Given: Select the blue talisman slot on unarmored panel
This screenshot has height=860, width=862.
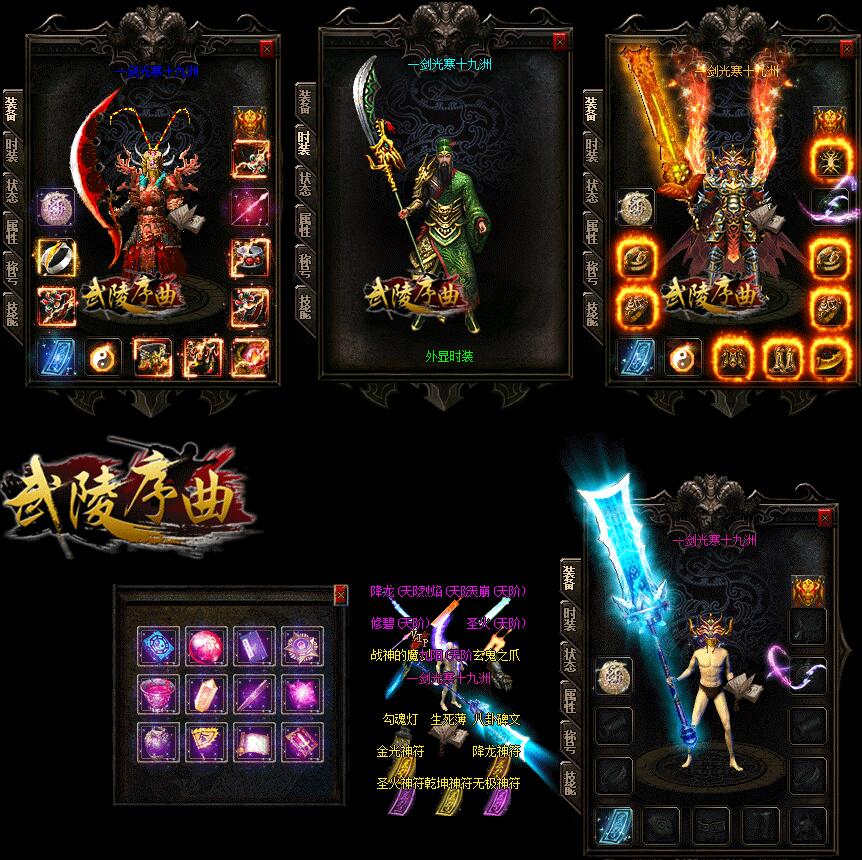Looking at the screenshot, I should 613,825.
